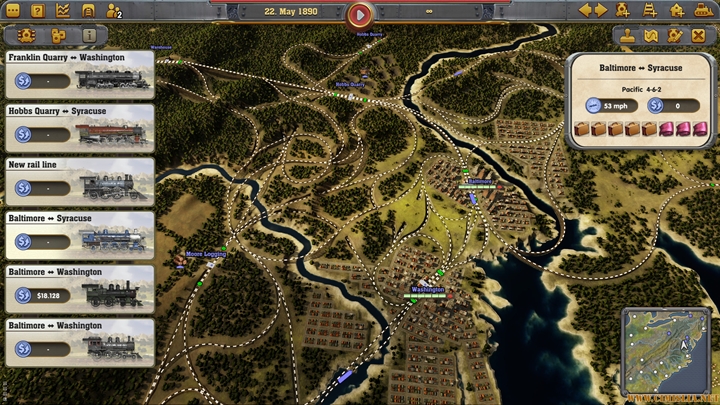Click the red play button beside the date
The width and height of the screenshot is (720, 405).
tap(359, 15)
